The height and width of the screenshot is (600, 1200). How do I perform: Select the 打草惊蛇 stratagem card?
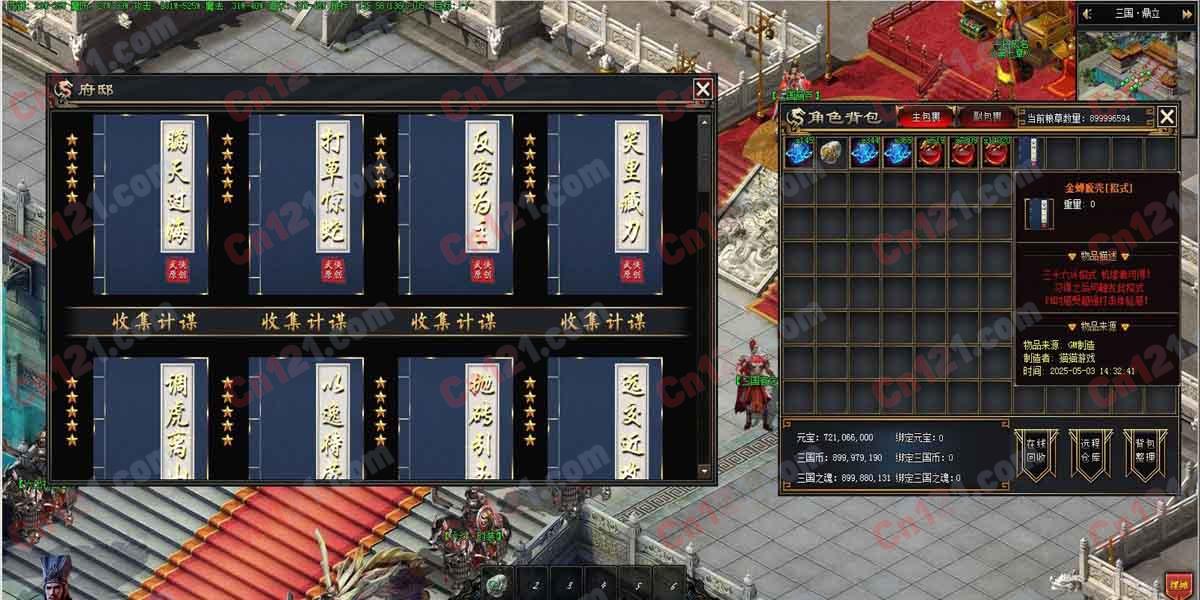(x=306, y=203)
